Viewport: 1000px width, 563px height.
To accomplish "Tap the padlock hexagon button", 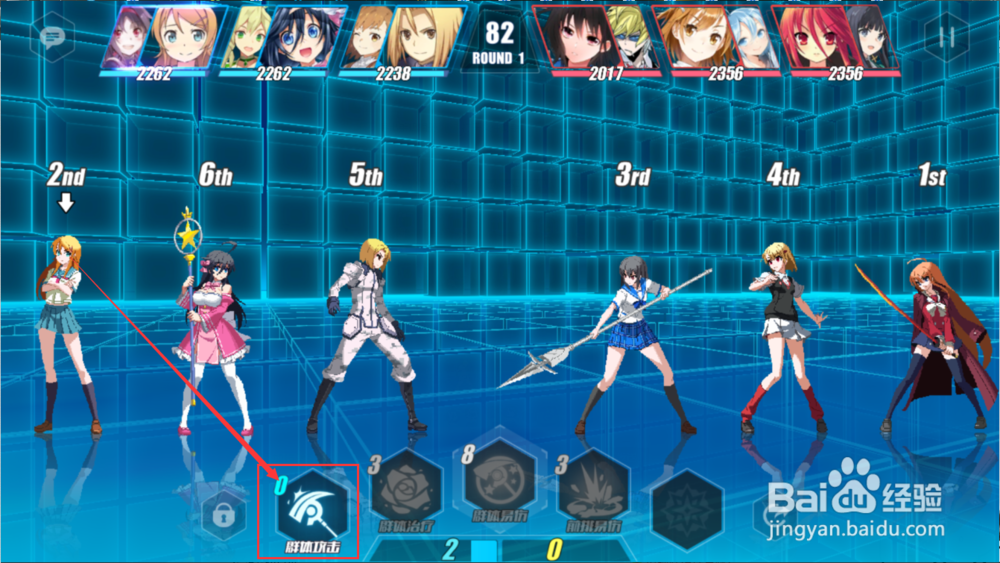I will [224, 514].
